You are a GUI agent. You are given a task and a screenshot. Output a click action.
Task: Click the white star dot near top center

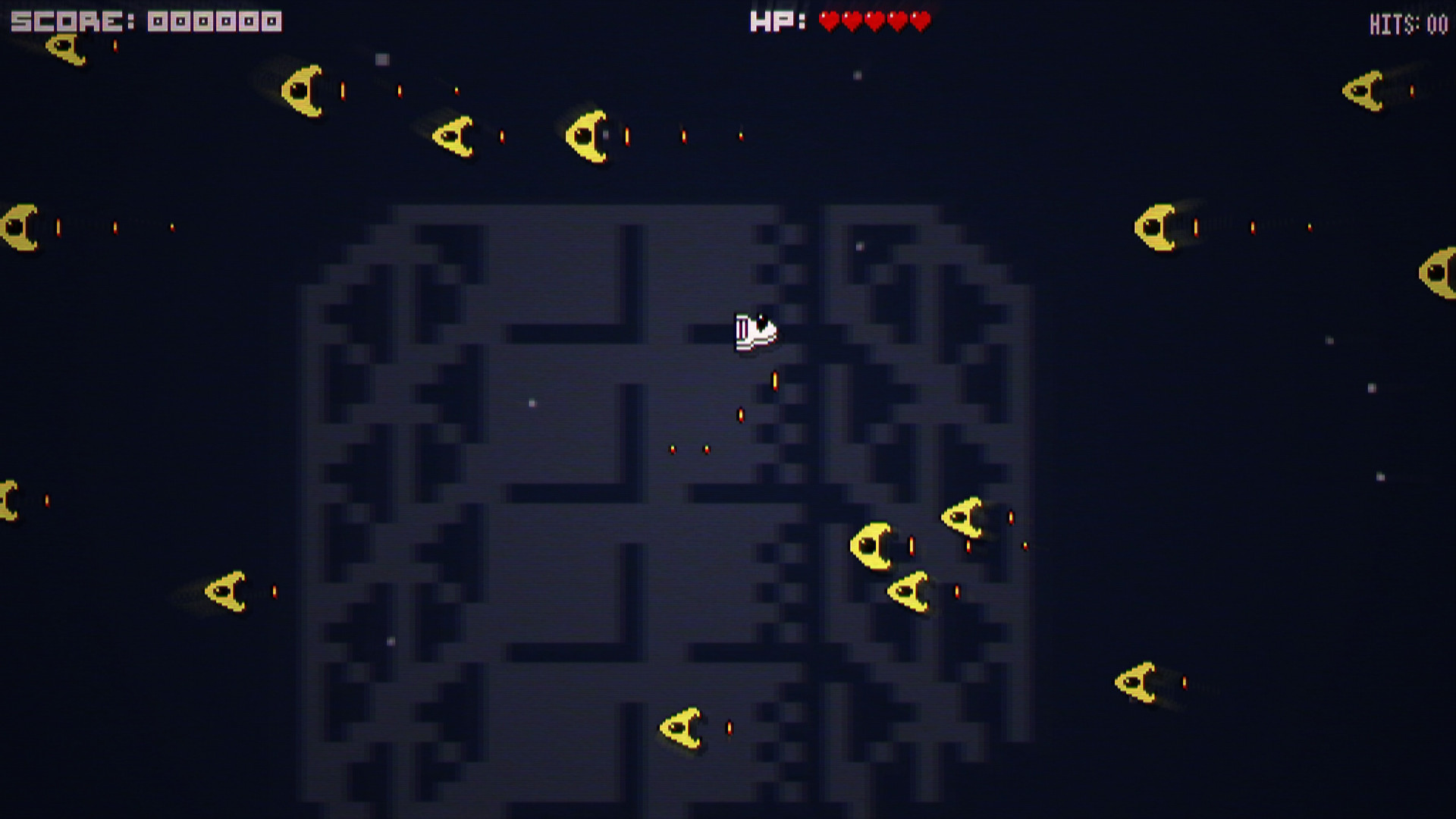857,76
